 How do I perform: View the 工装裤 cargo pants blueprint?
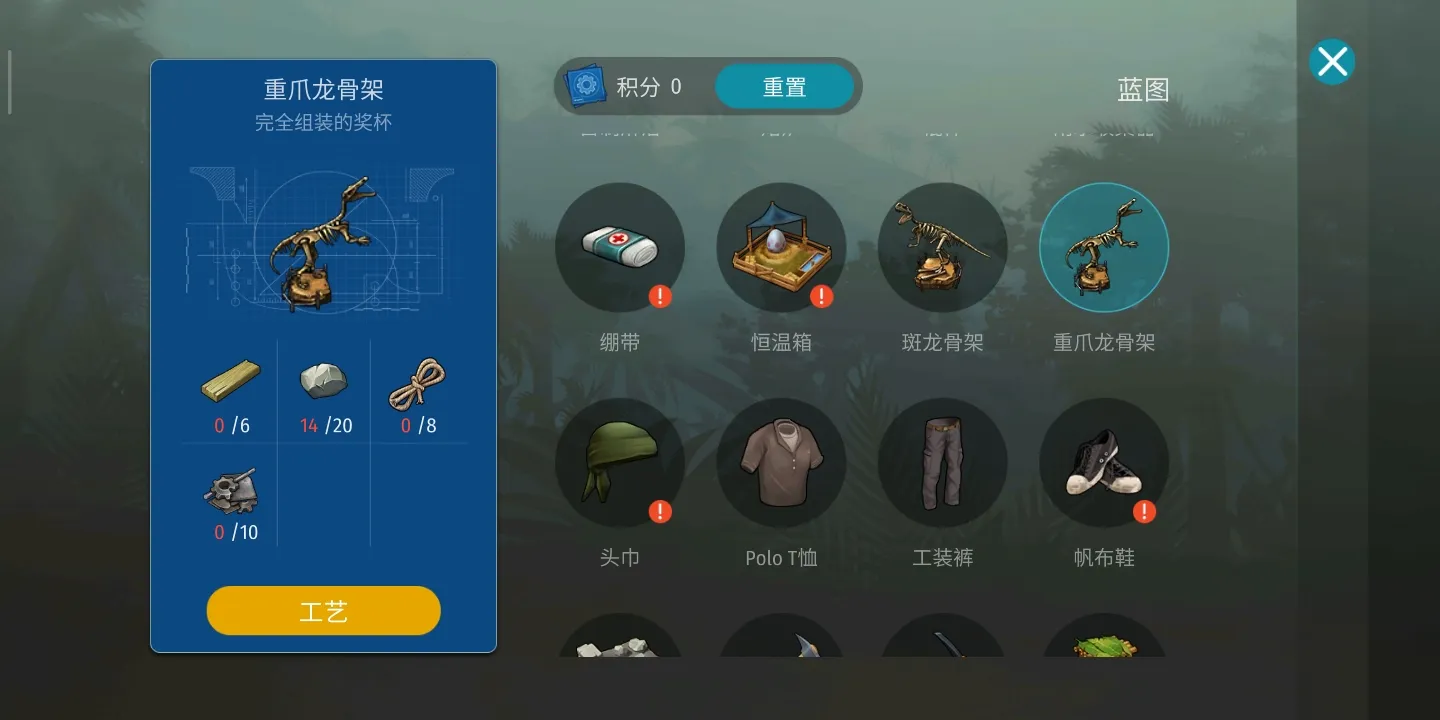(942, 462)
